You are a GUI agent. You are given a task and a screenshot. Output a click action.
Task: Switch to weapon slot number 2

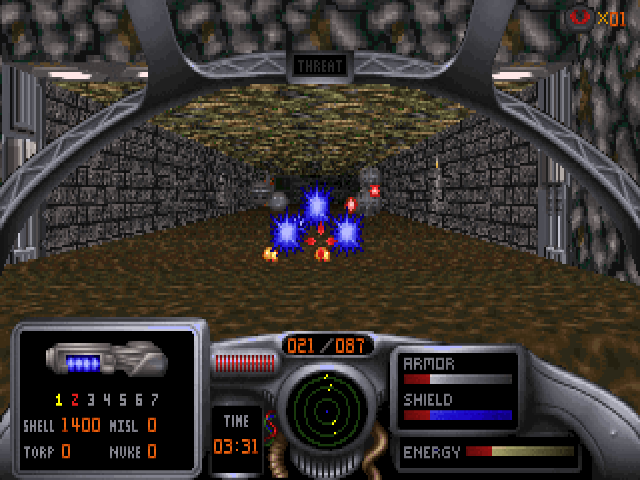pos(74,400)
